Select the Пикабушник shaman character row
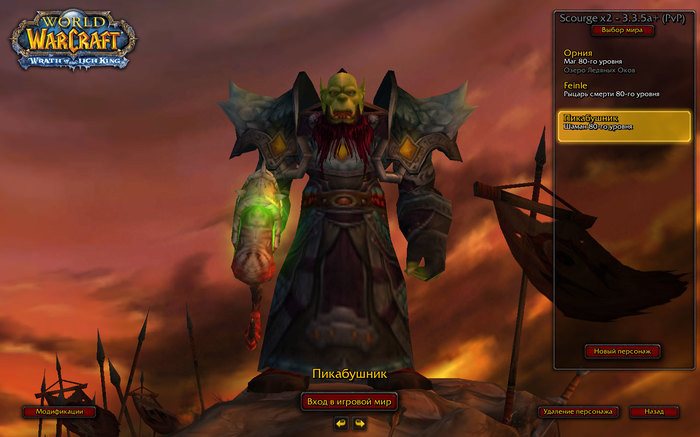The image size is (700, 437). pyautogui.click(x=624, y=126)
